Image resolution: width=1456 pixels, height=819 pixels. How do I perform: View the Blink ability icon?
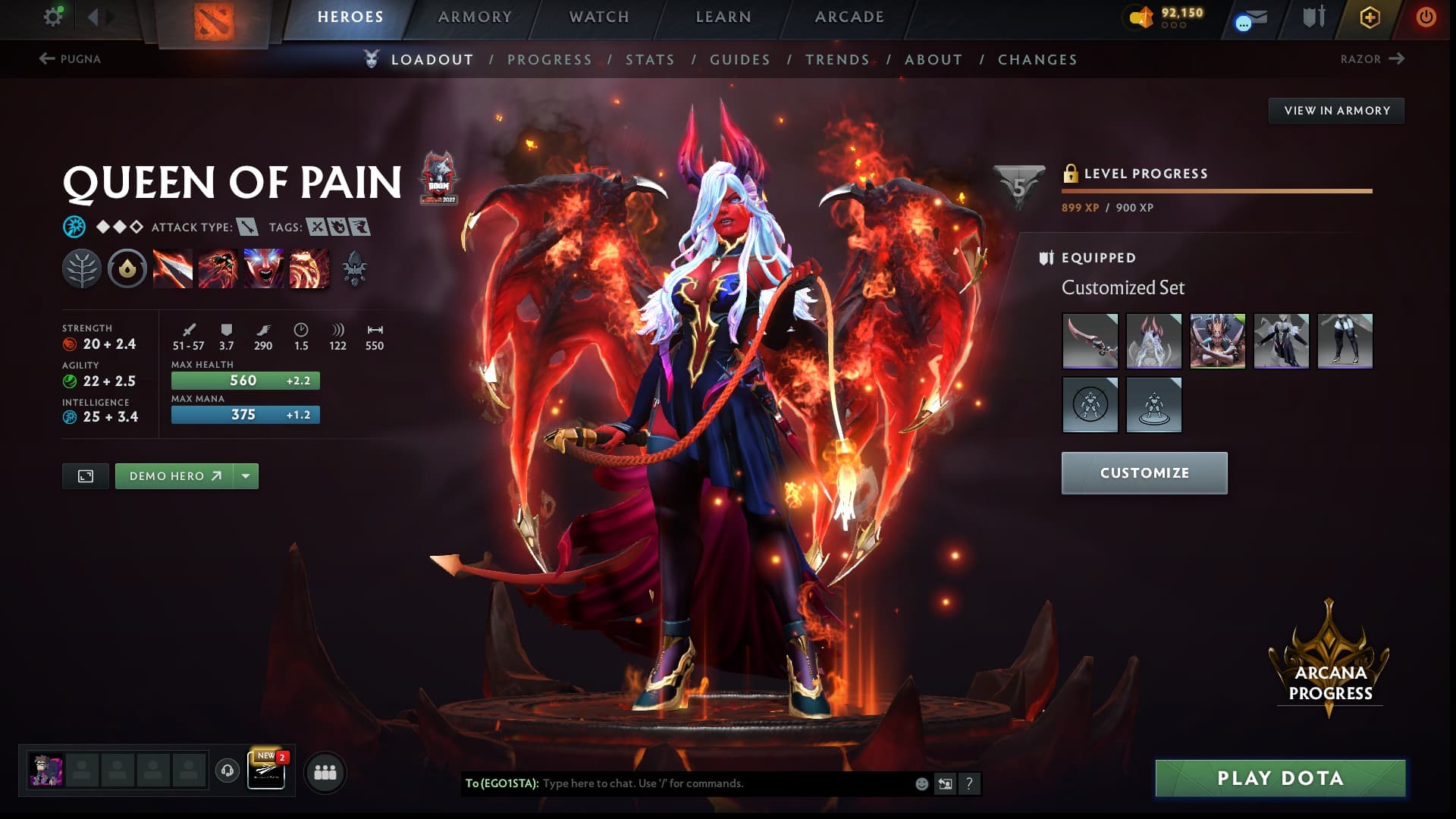(218, 269)
